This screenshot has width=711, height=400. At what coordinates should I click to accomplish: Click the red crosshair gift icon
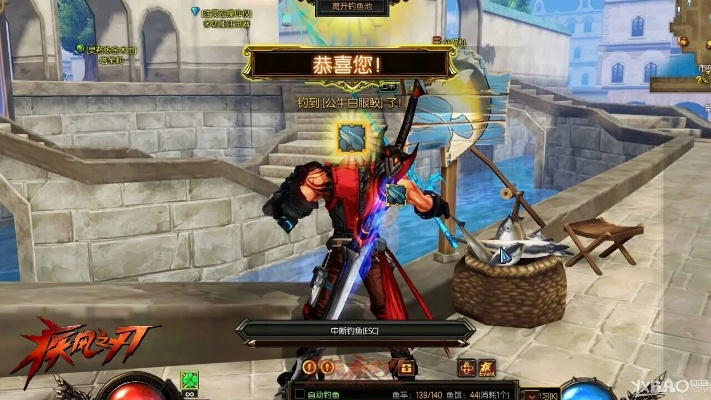coord(466,367)
